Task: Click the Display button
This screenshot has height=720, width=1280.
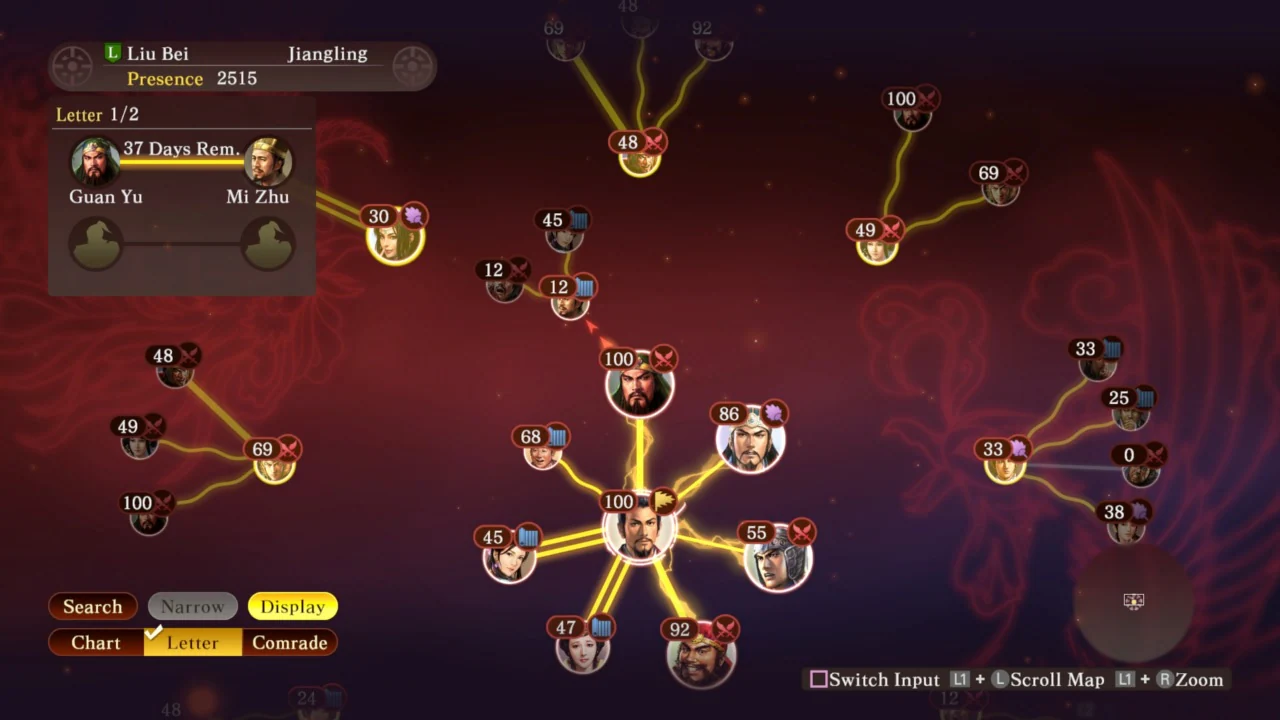Action: click(292, 606)
